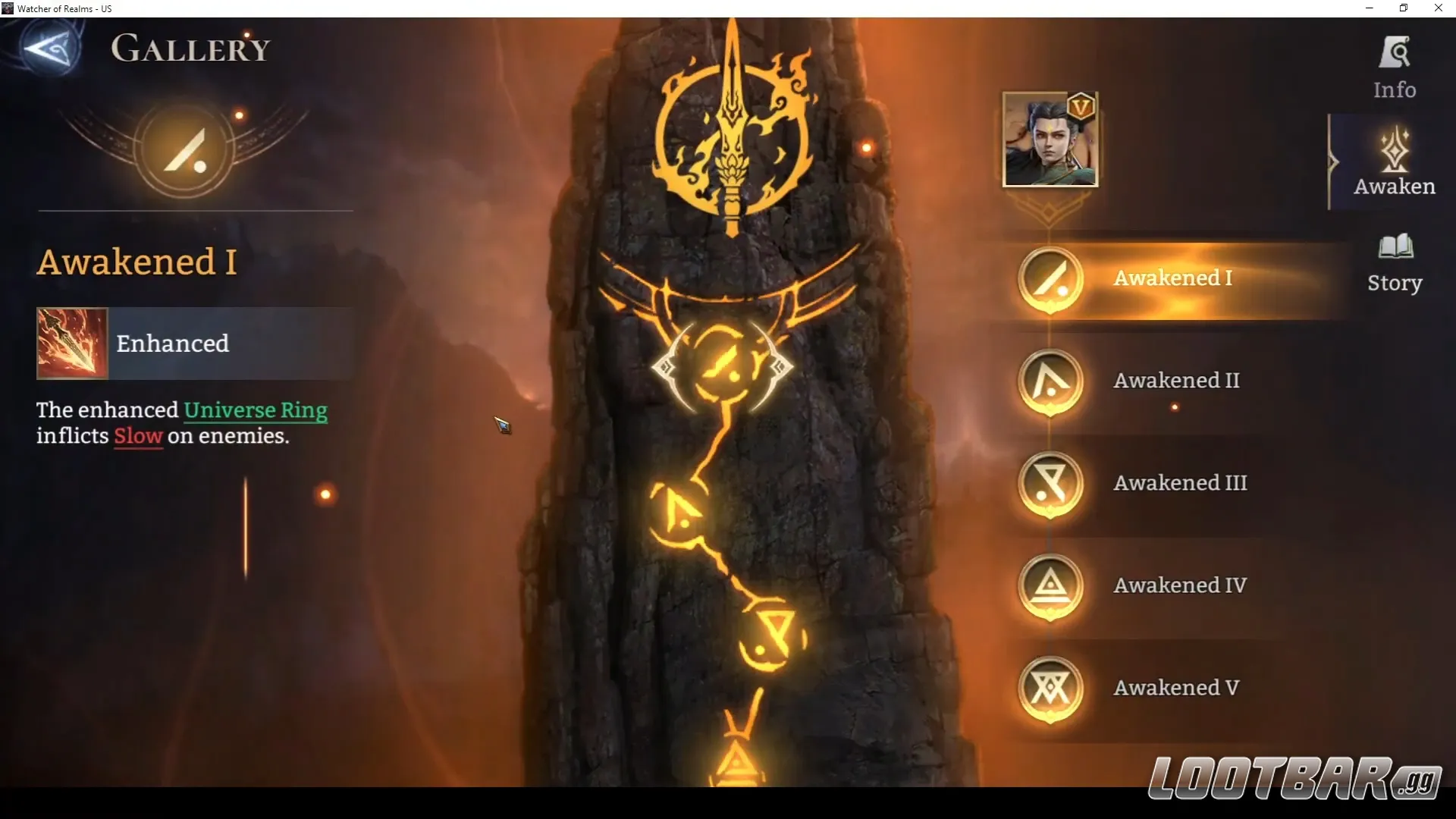1456x819 pixels.
Task: Select the Awakened IV rune icon
Action: [x=1050, y=586]
